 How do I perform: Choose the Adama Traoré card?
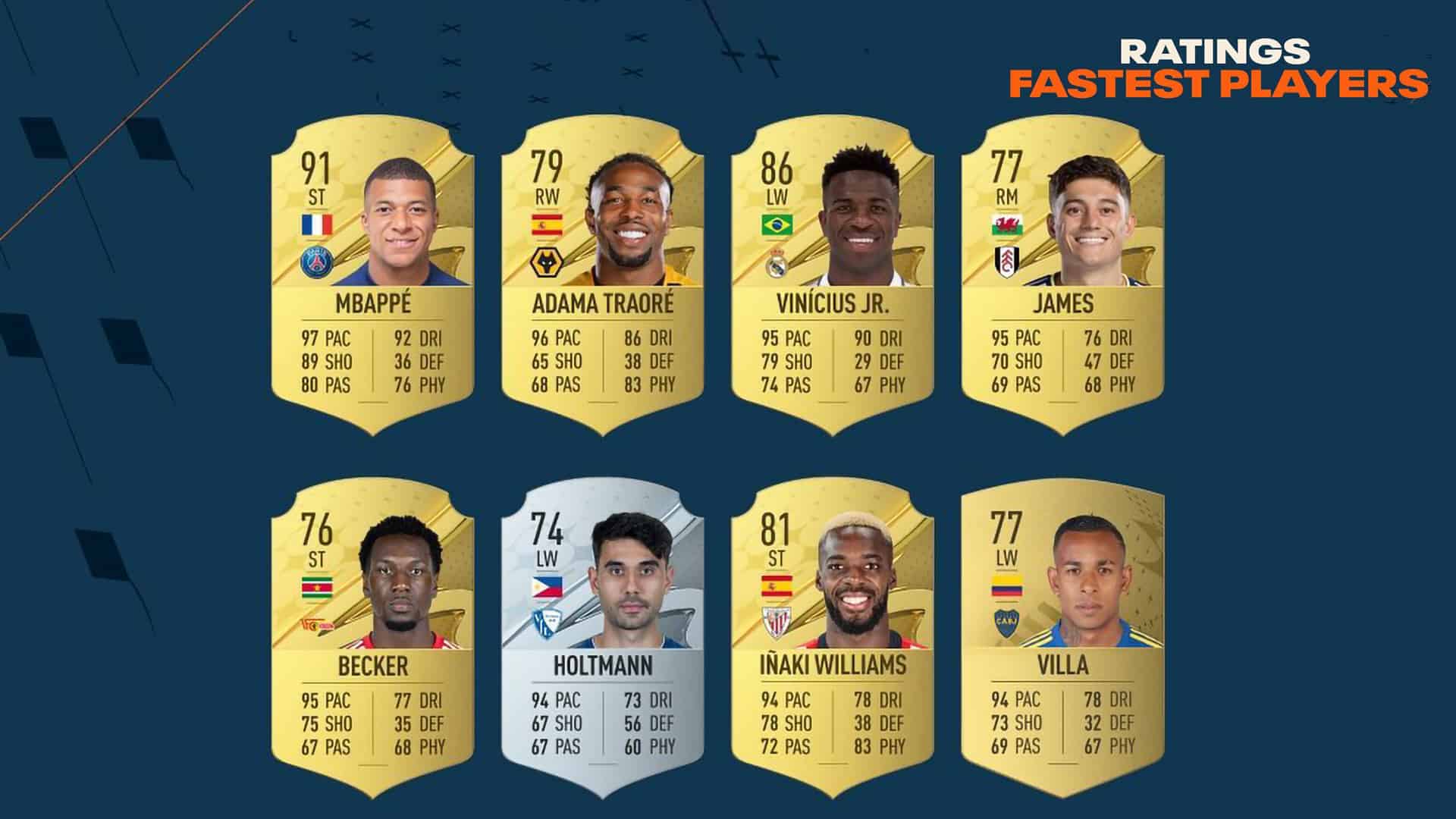(x=603, y=277)
